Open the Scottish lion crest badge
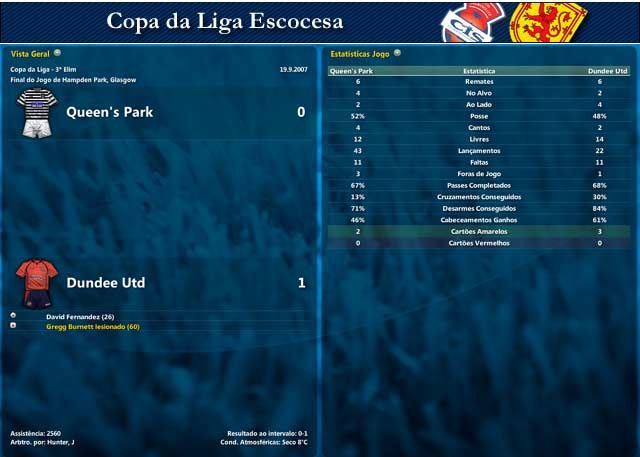 [548, 22]
